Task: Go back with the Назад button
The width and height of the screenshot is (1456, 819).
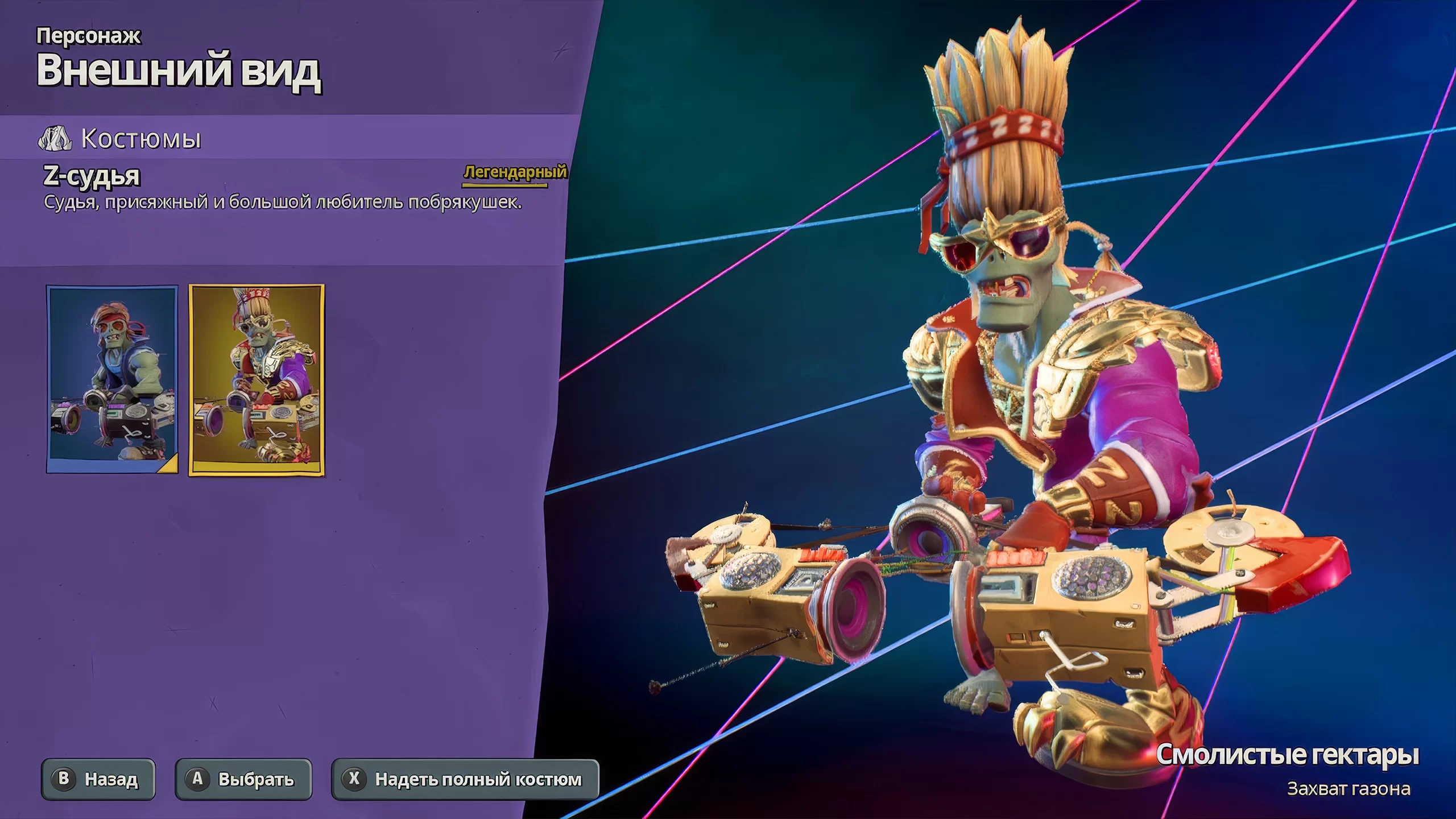Action: point(98,779)
